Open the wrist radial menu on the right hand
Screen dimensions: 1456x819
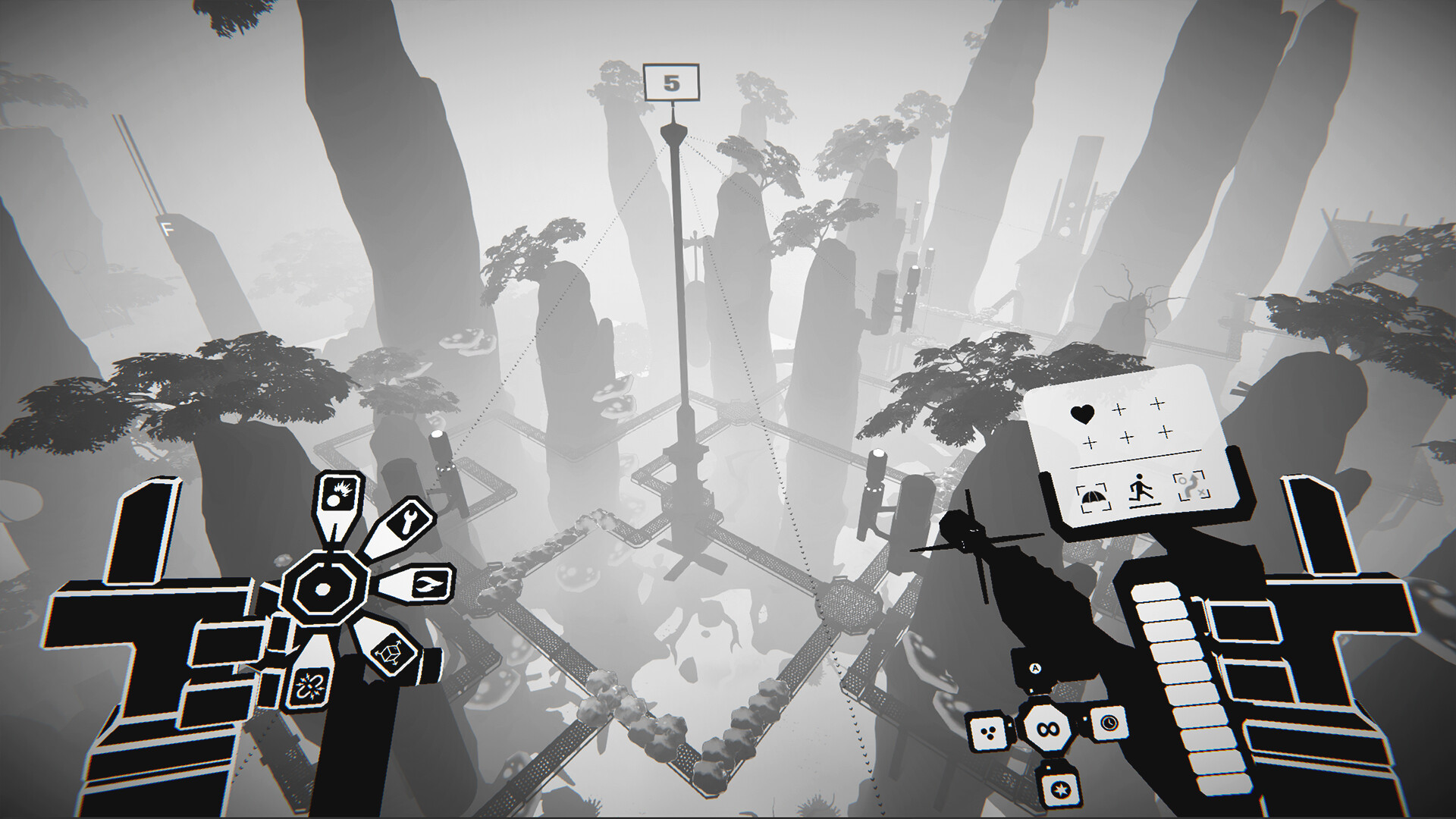tap(1048, 729)
